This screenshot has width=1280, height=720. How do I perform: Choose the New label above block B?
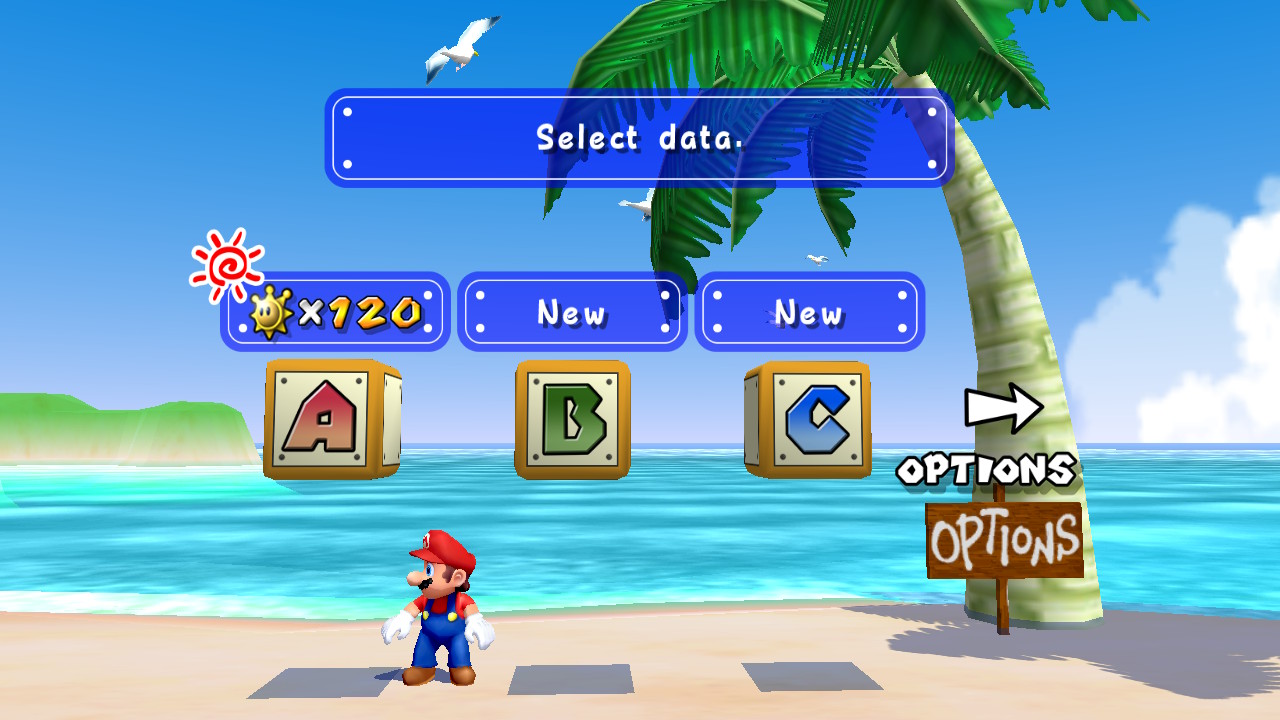pyautogui.click(x=572, y=312)
